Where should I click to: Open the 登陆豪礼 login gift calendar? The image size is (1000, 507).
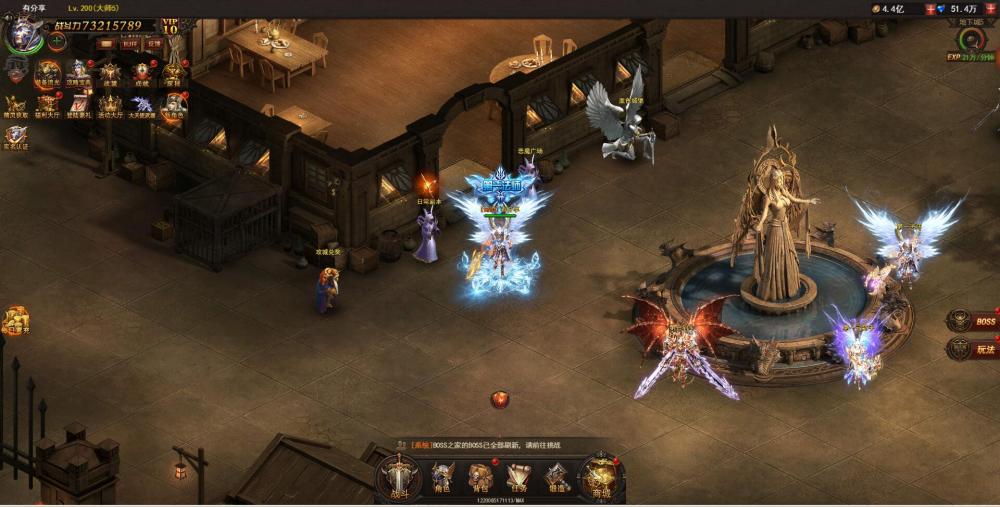click(78, 104)
